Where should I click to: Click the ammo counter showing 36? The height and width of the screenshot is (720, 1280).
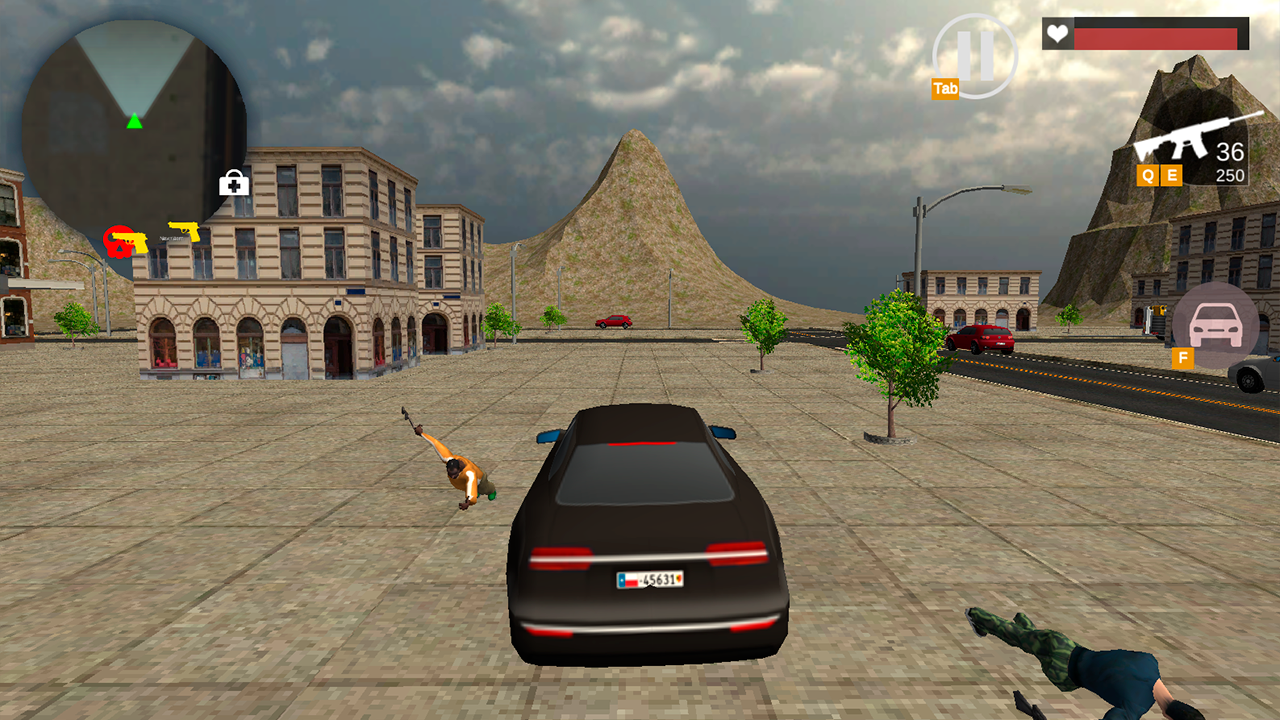point(1232,151)
